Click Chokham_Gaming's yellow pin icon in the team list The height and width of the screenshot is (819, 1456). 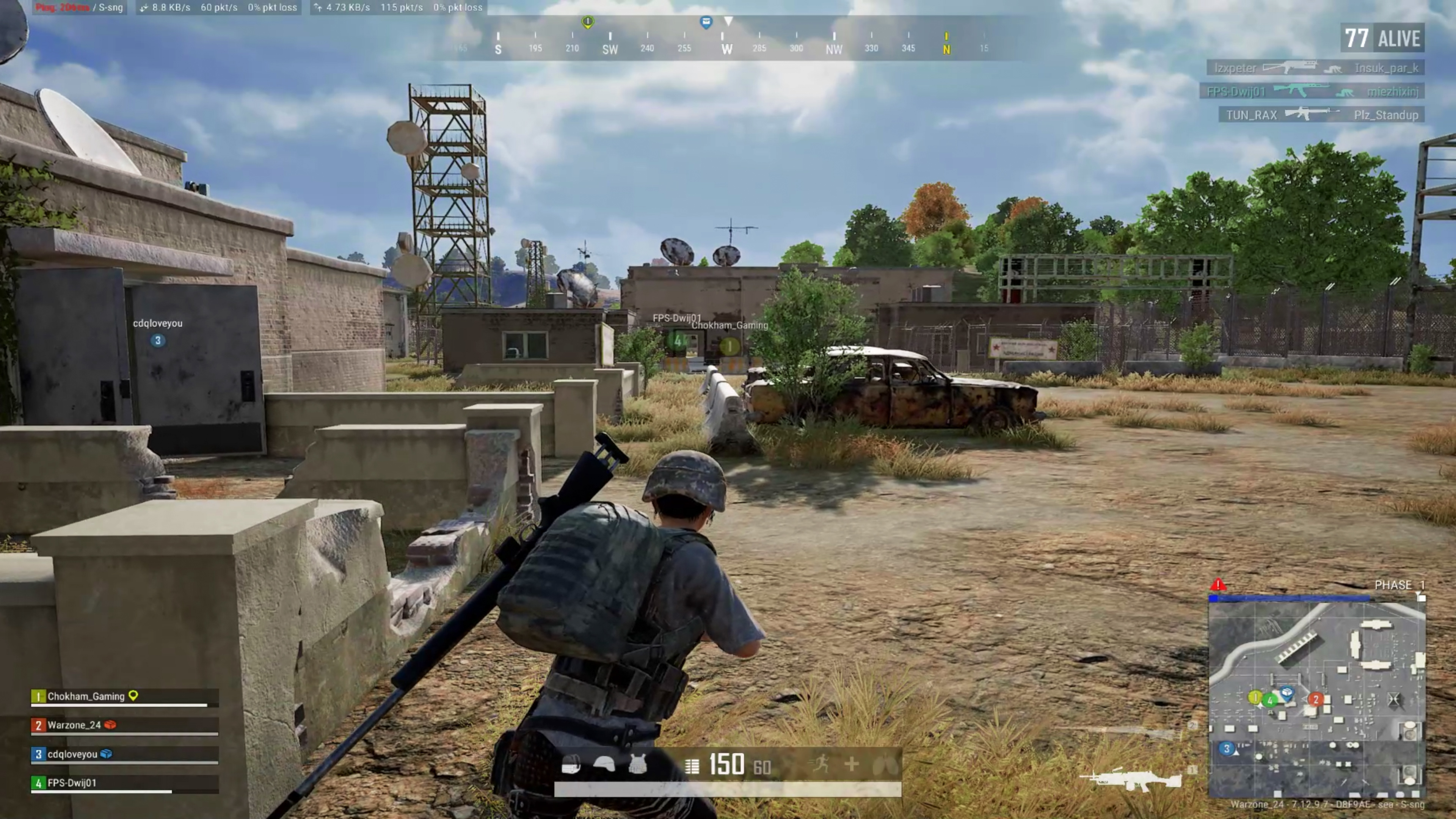(133, 697)
